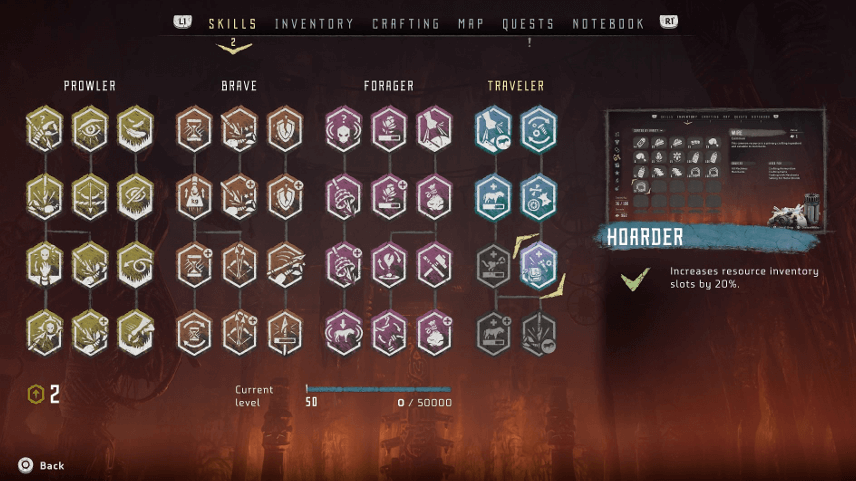Select the open eye Prowler skill
The image size is (856, 481).
[90, 129]
